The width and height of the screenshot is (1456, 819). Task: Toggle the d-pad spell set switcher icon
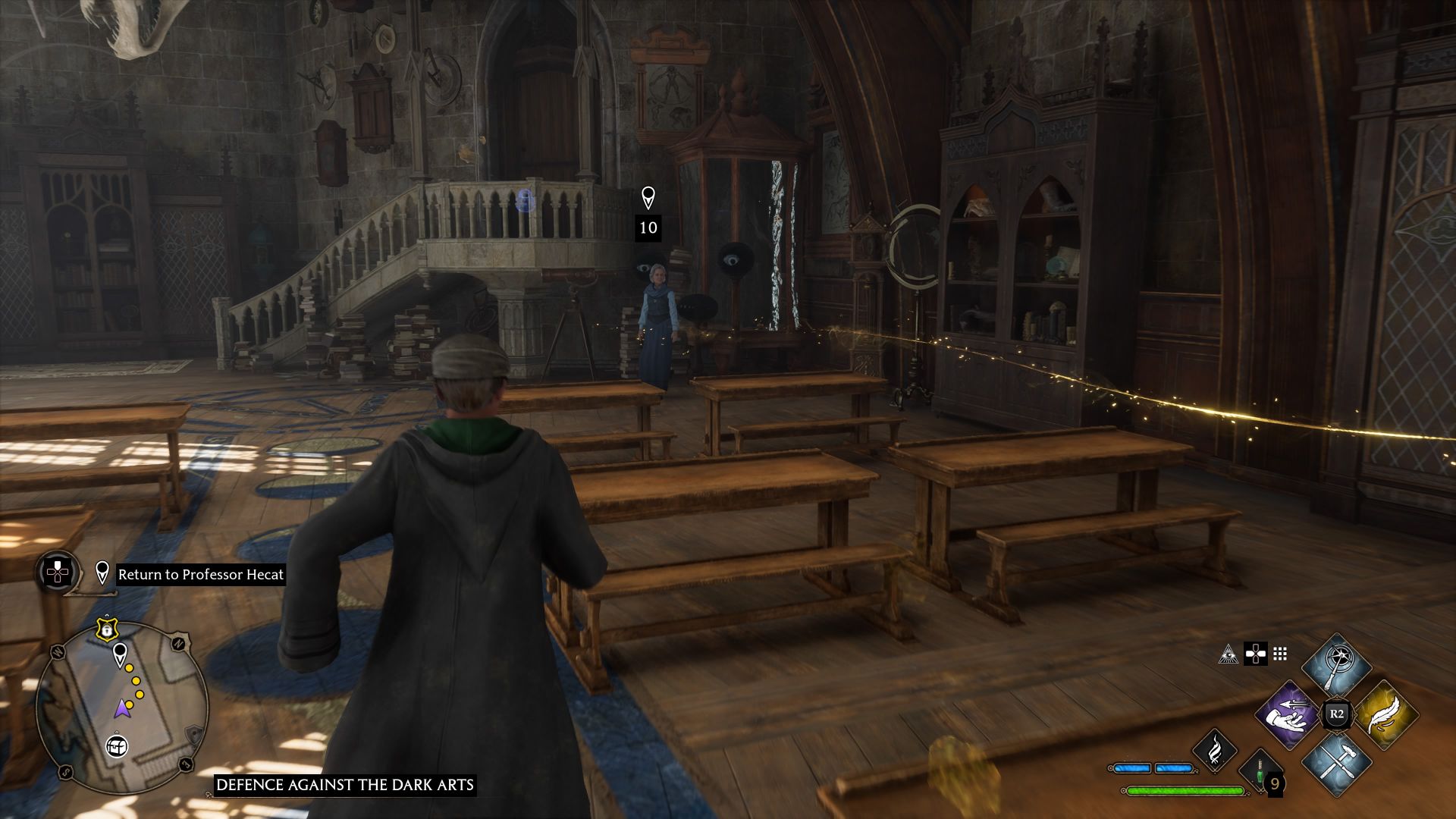pyautogui.click(x=1256, y=654)
